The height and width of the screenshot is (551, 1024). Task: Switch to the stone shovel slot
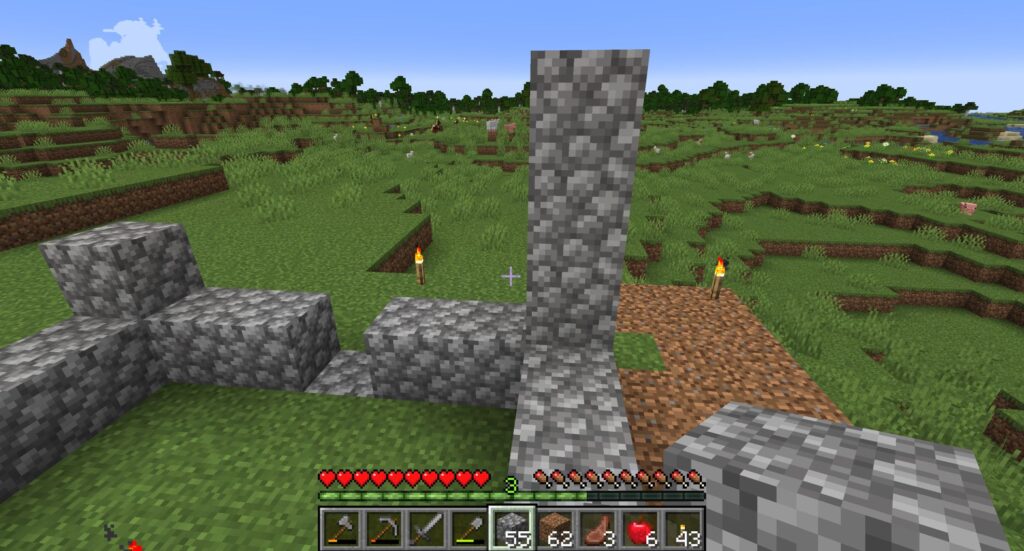tap(469, 527)
